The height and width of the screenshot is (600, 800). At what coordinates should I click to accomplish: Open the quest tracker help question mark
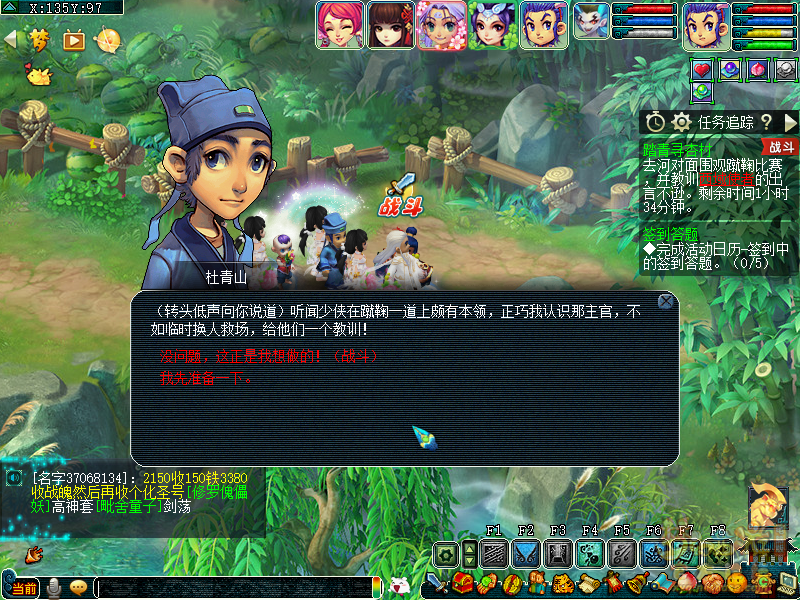tap(767, 122)
